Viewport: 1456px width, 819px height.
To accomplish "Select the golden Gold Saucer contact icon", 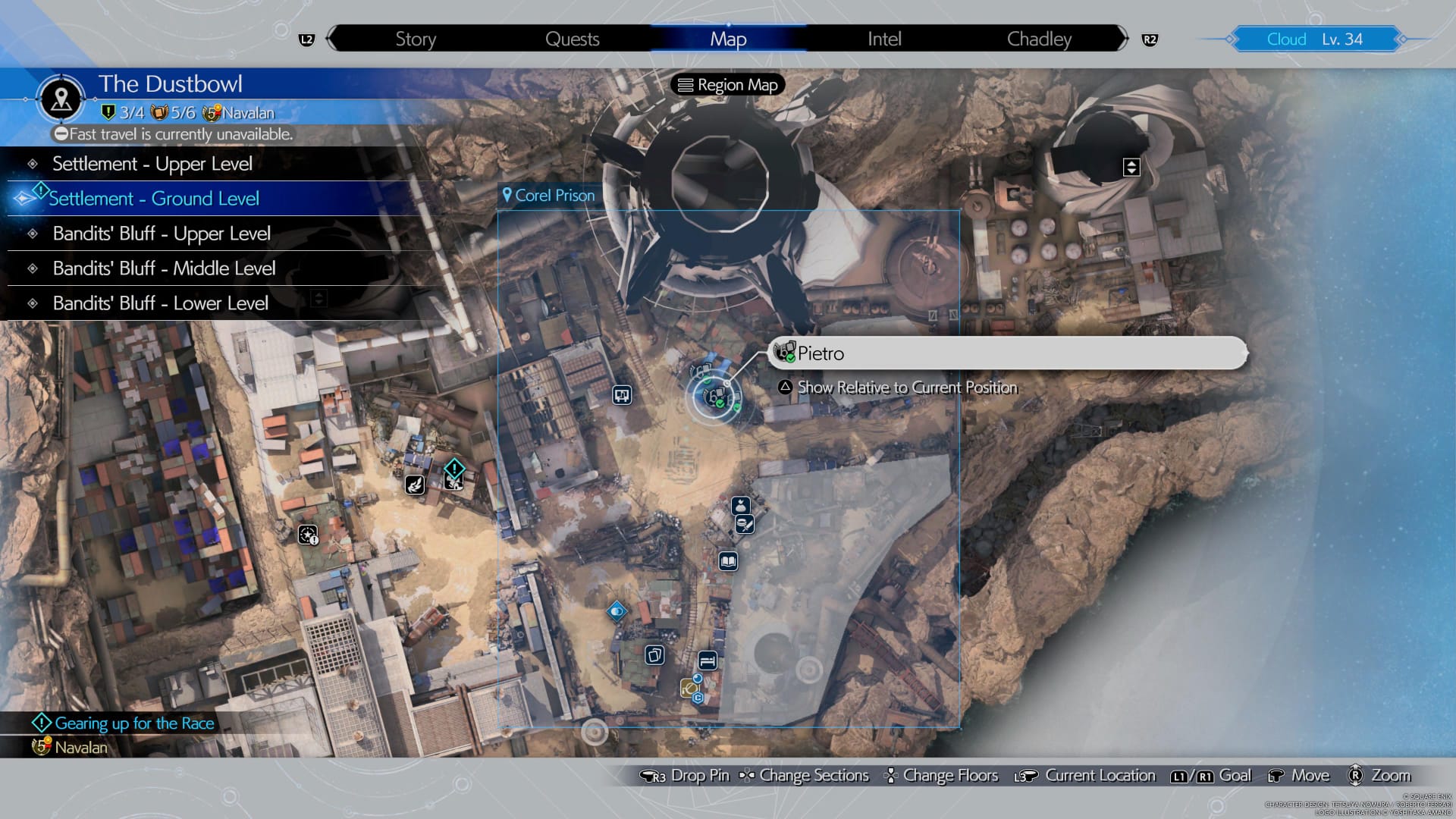I will (x=687, y=689).
